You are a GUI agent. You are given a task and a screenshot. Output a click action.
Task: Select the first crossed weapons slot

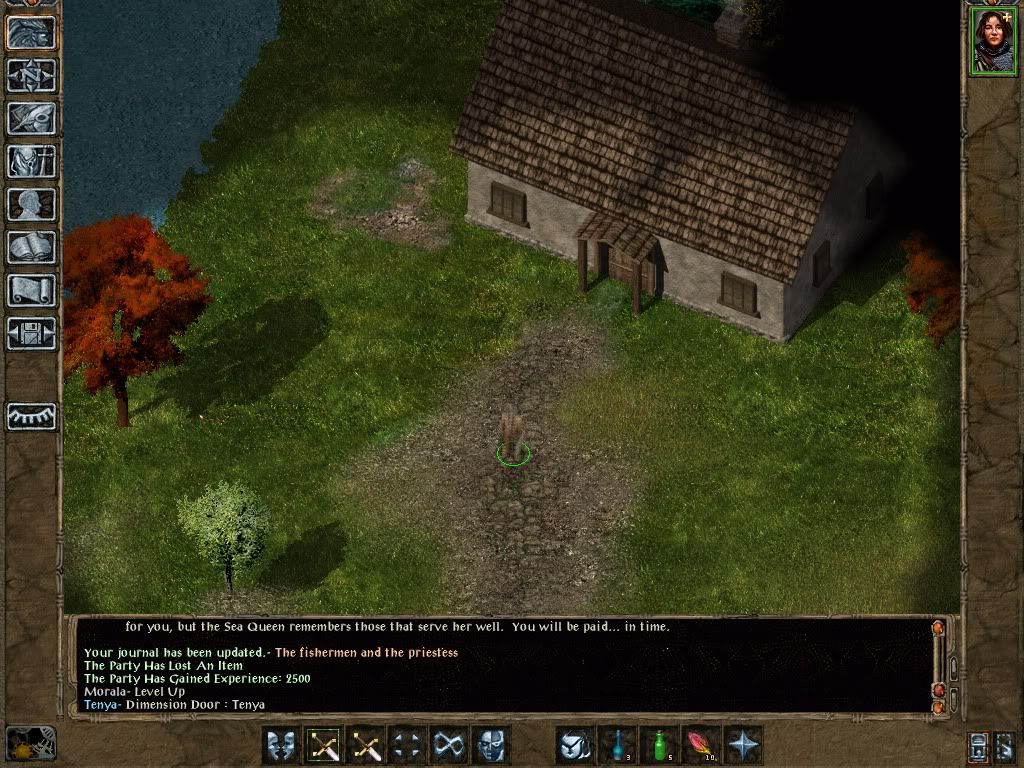click(324, 745)
